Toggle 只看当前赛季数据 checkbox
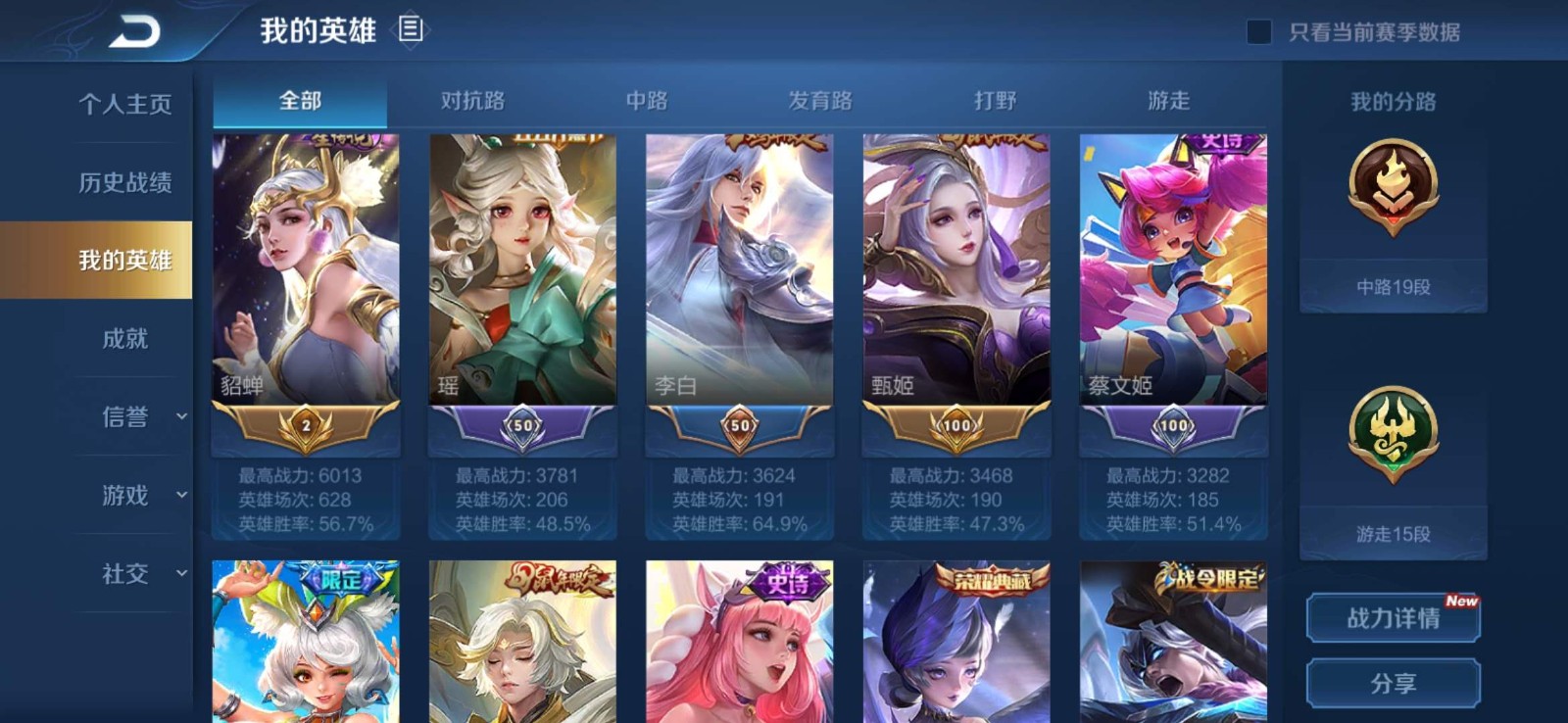Viewport: 1568px width, 723px height. [x=1259, y=32]
